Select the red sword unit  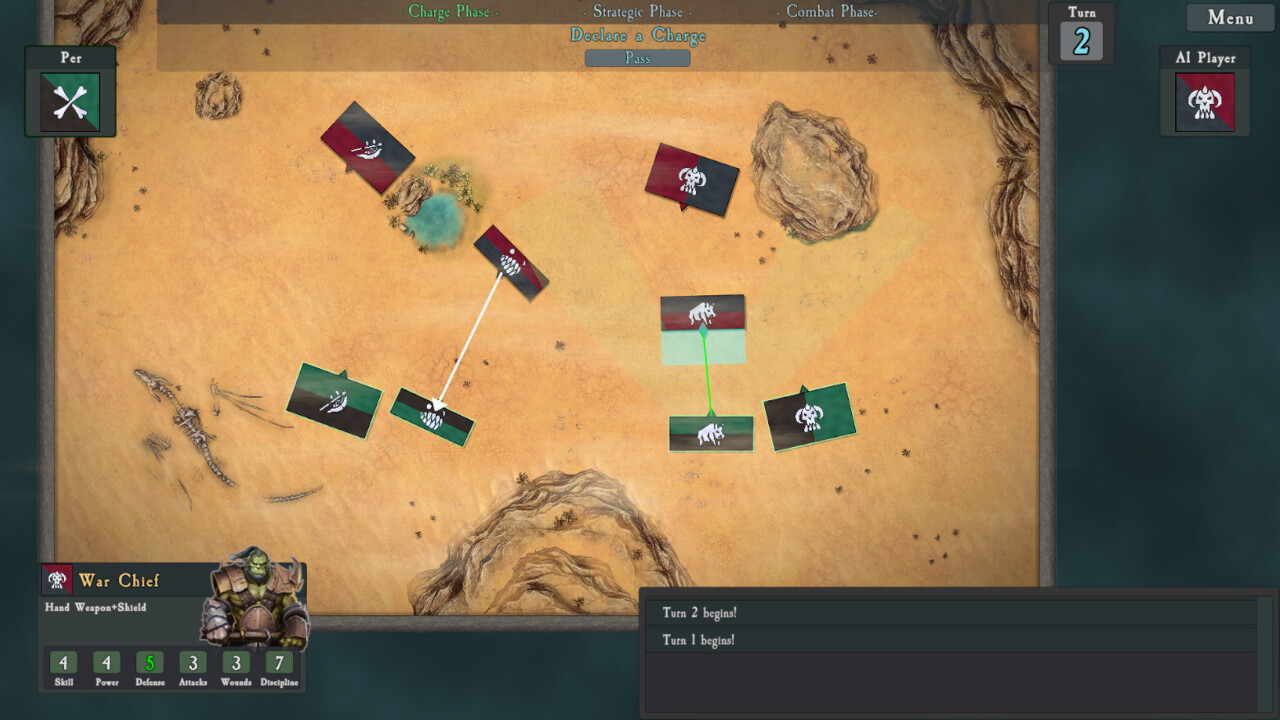click(x=367, y=148)
